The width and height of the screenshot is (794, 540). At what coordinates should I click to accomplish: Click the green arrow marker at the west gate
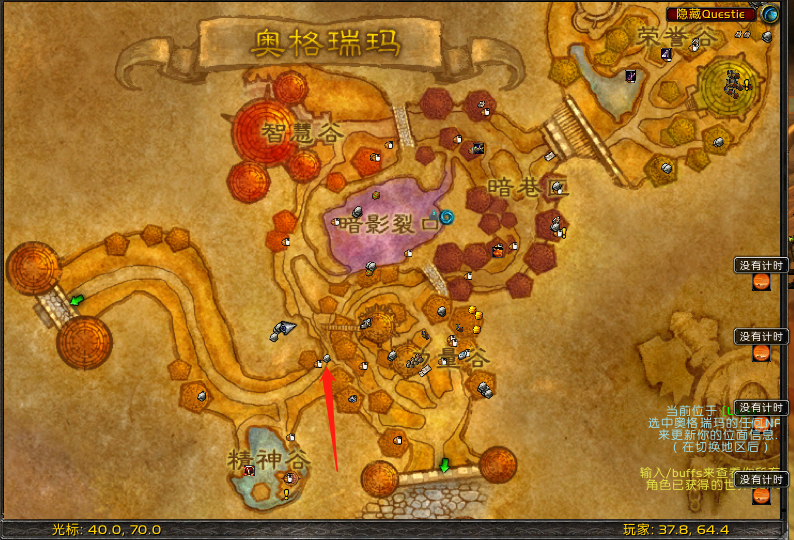[76, 299]
